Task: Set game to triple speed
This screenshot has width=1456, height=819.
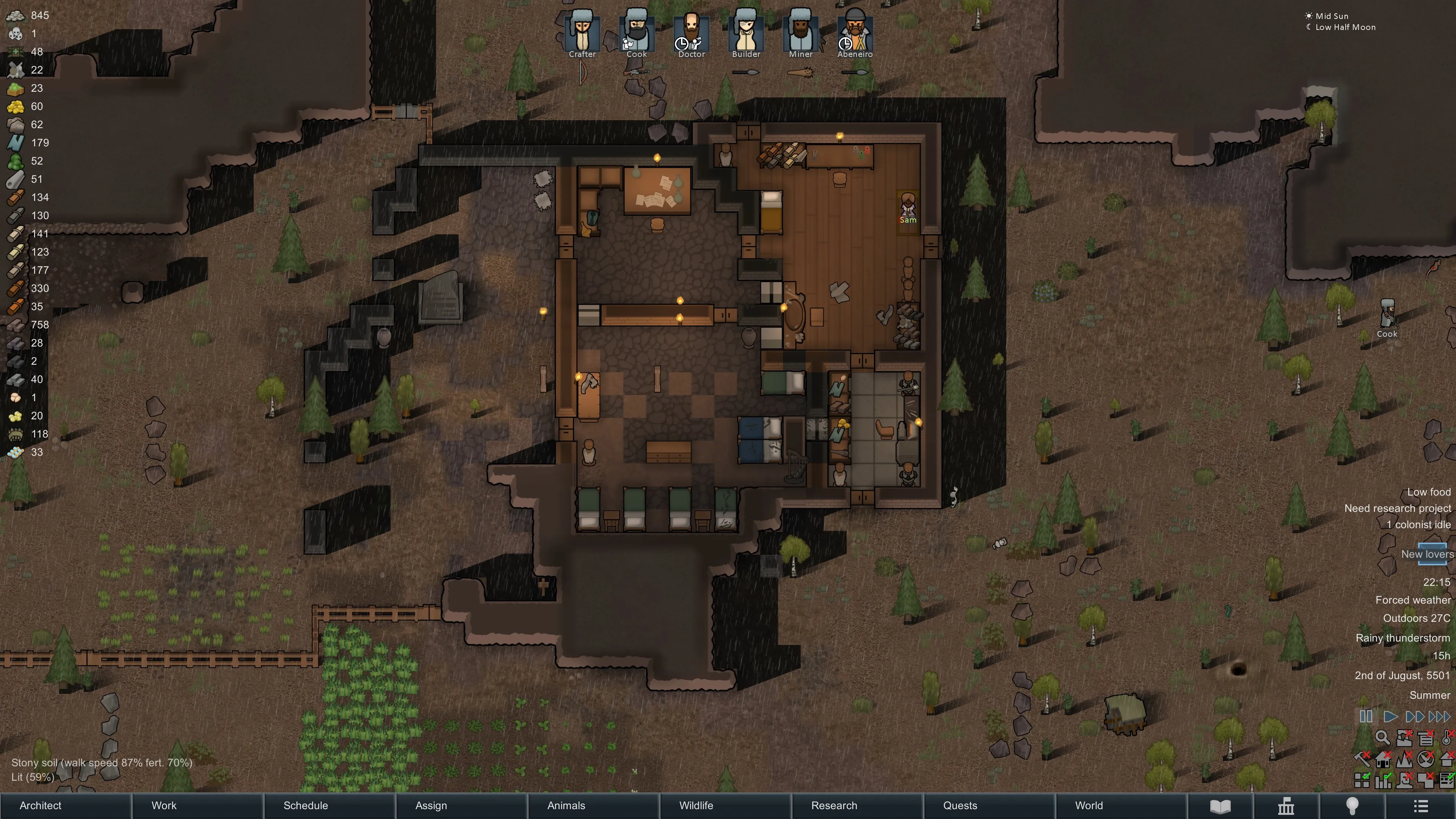Action: coord(1439,717)
